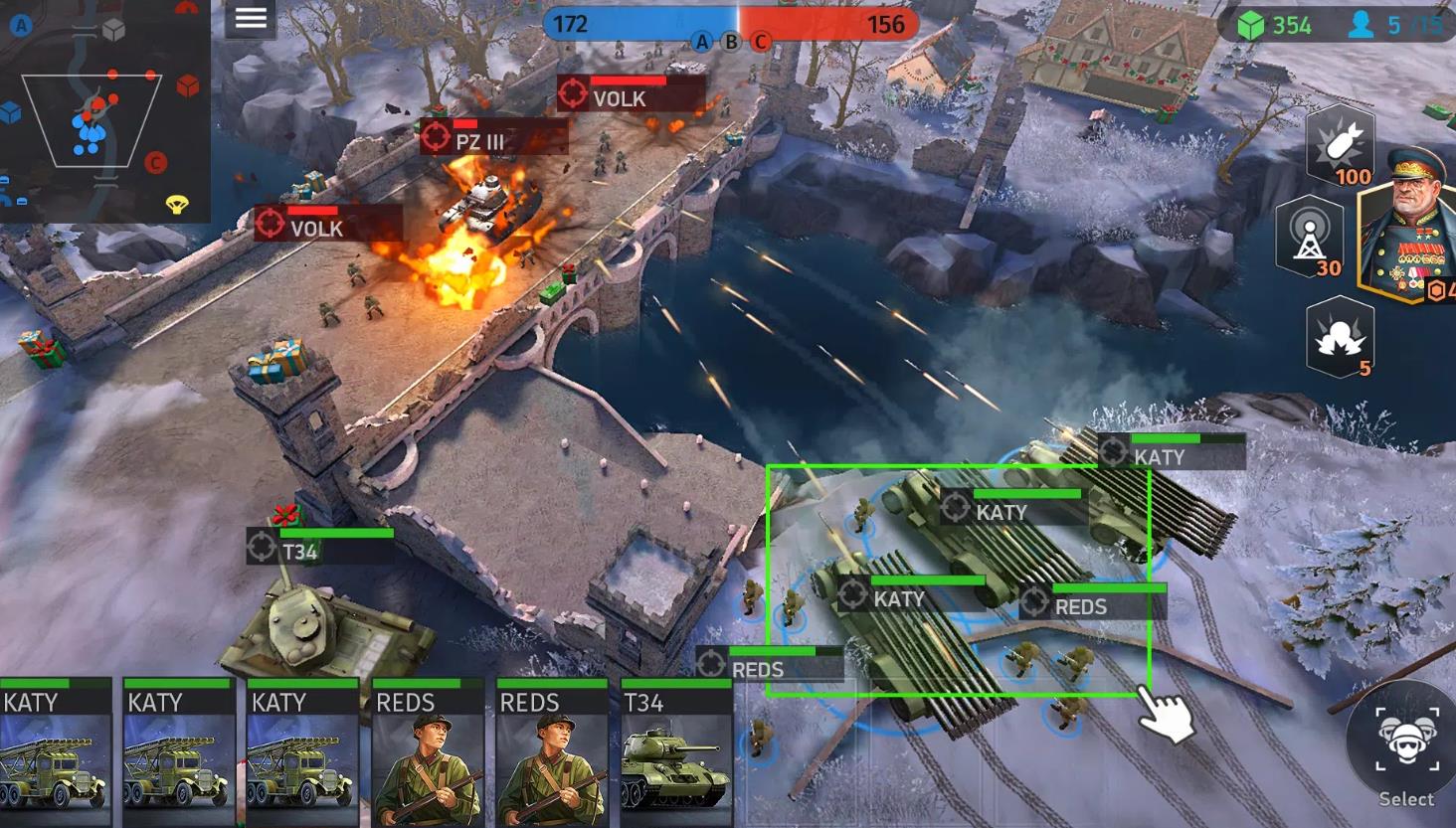Target the enemy PZ III marker

(x=437, y=137)
